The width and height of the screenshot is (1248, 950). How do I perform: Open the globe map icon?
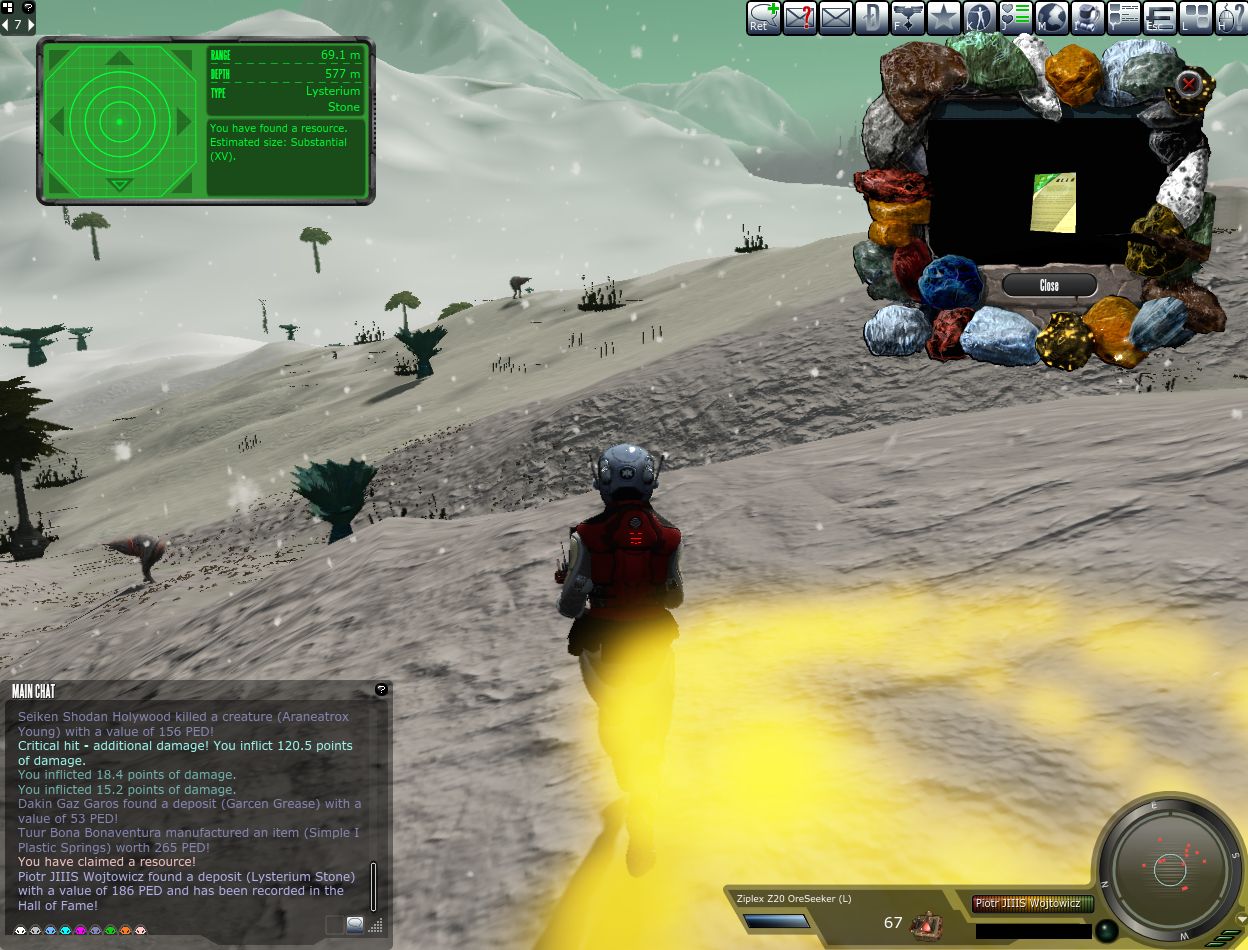point(1051,17)
